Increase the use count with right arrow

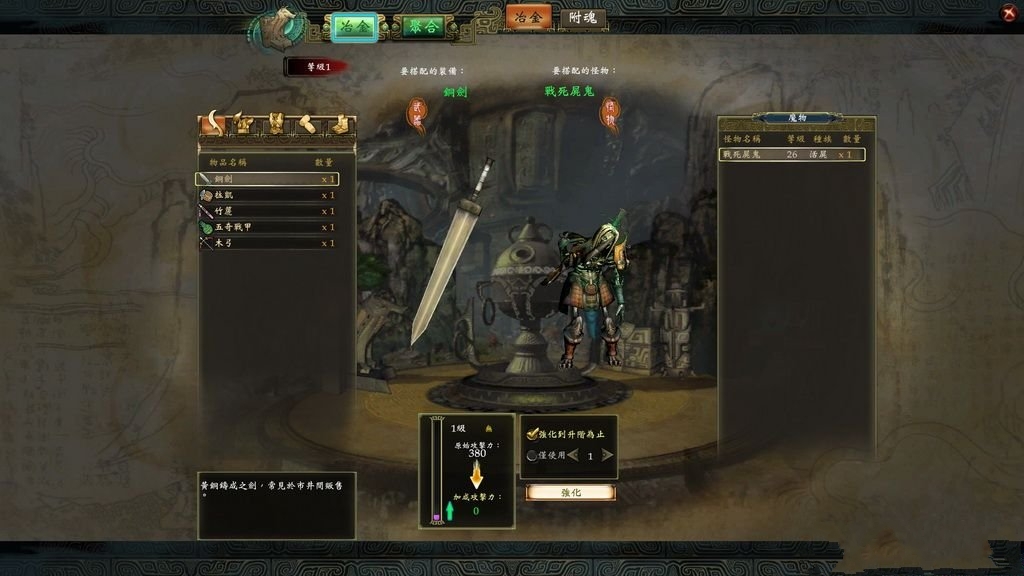click(x=607, y=455)
